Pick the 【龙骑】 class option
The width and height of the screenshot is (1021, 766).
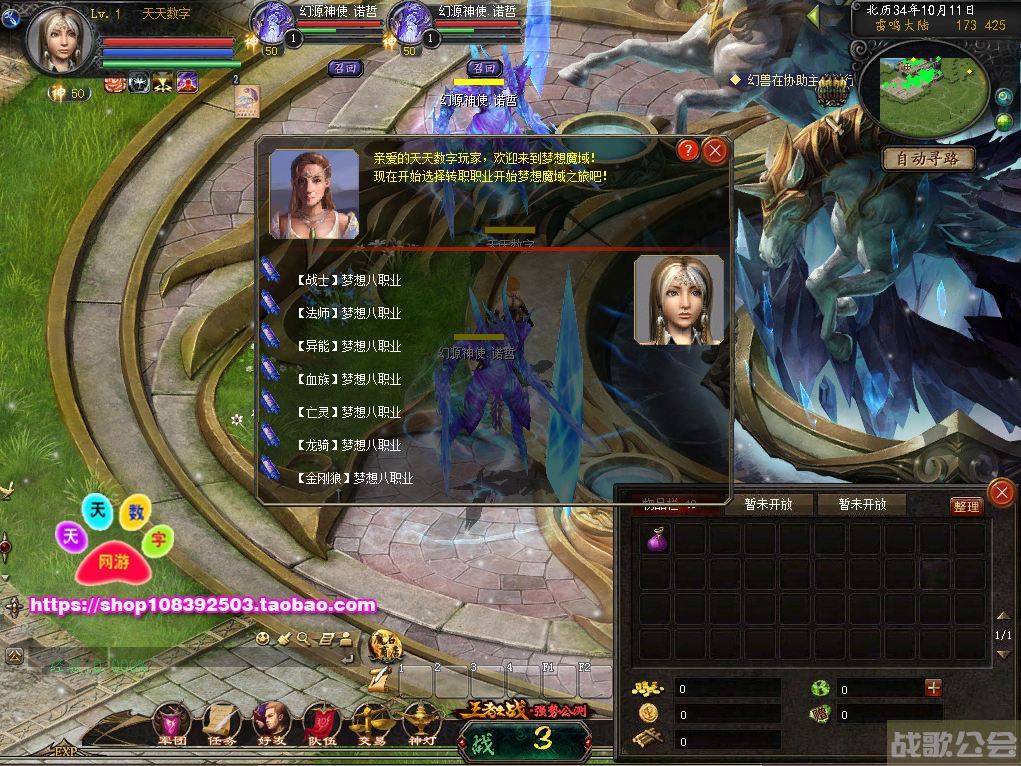click(348, 445)
